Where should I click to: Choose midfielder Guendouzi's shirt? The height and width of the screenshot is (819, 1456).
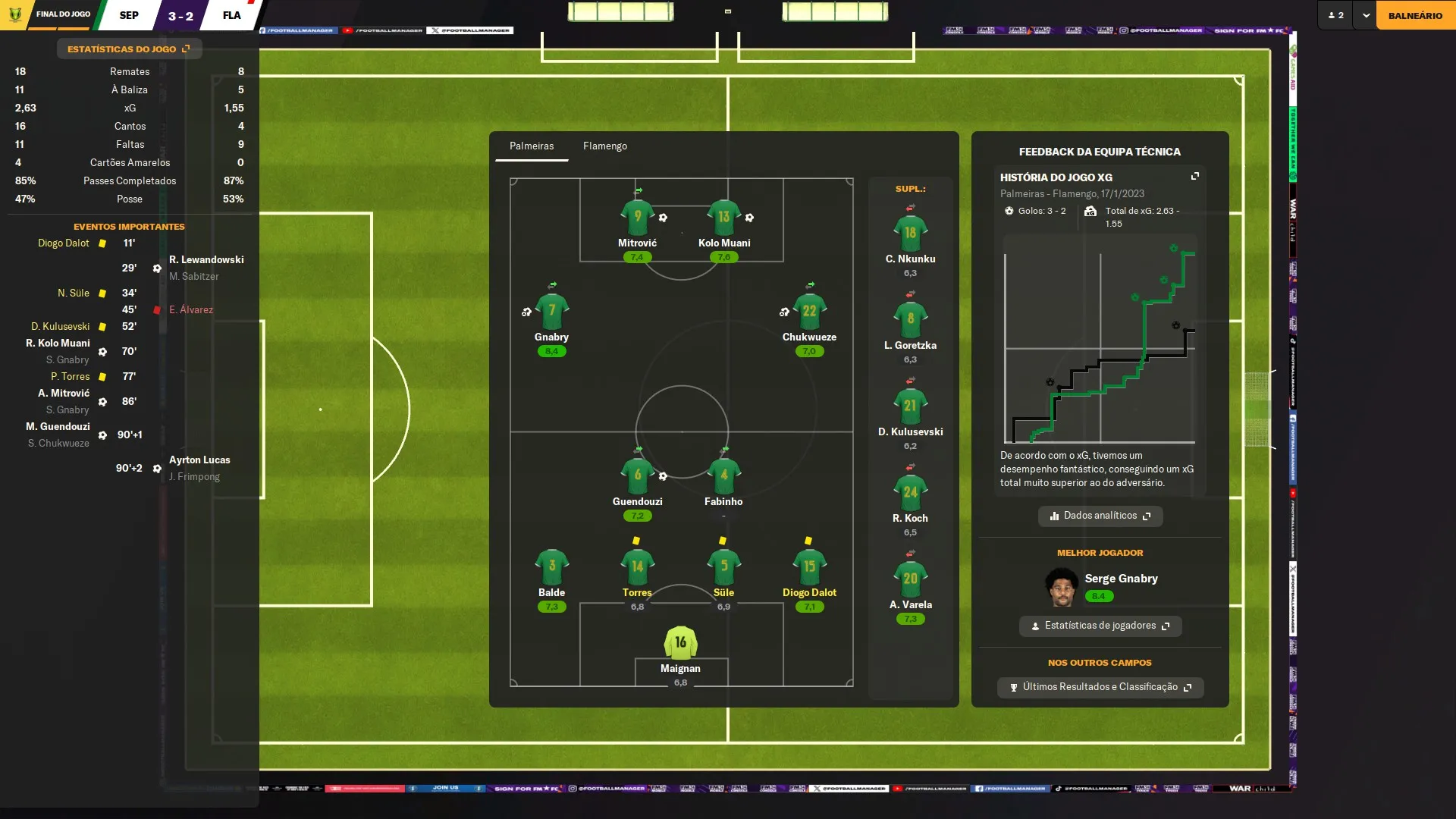(x=637, y=476)
